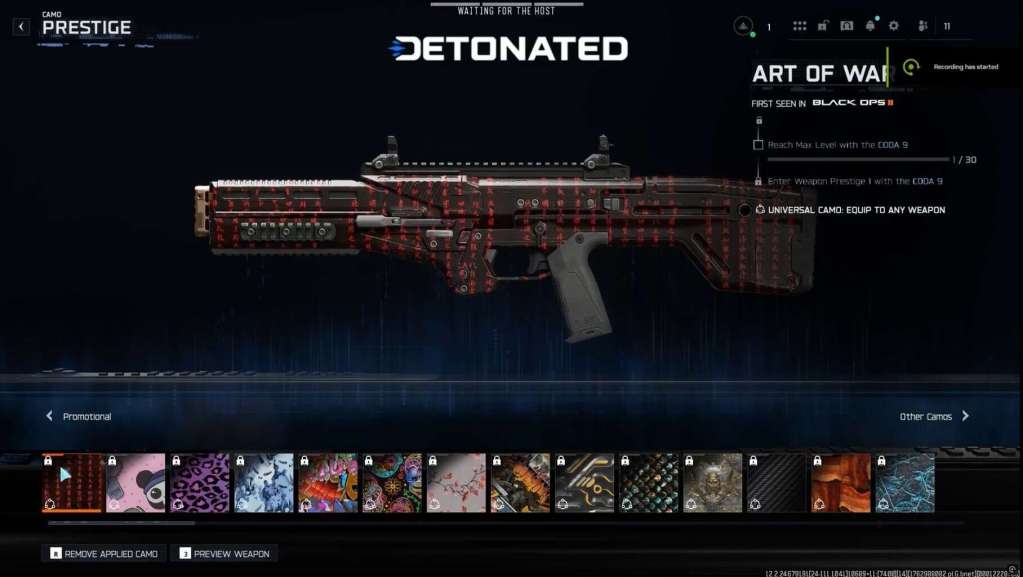Open the settings gear icon

coord(894,26)
